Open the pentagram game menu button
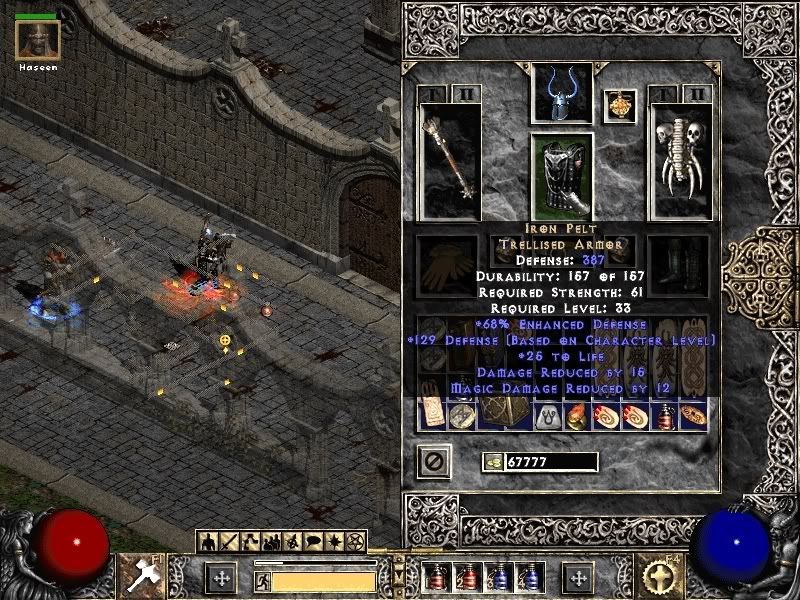This screenshot has height=600, width=800. pos(354,542)
